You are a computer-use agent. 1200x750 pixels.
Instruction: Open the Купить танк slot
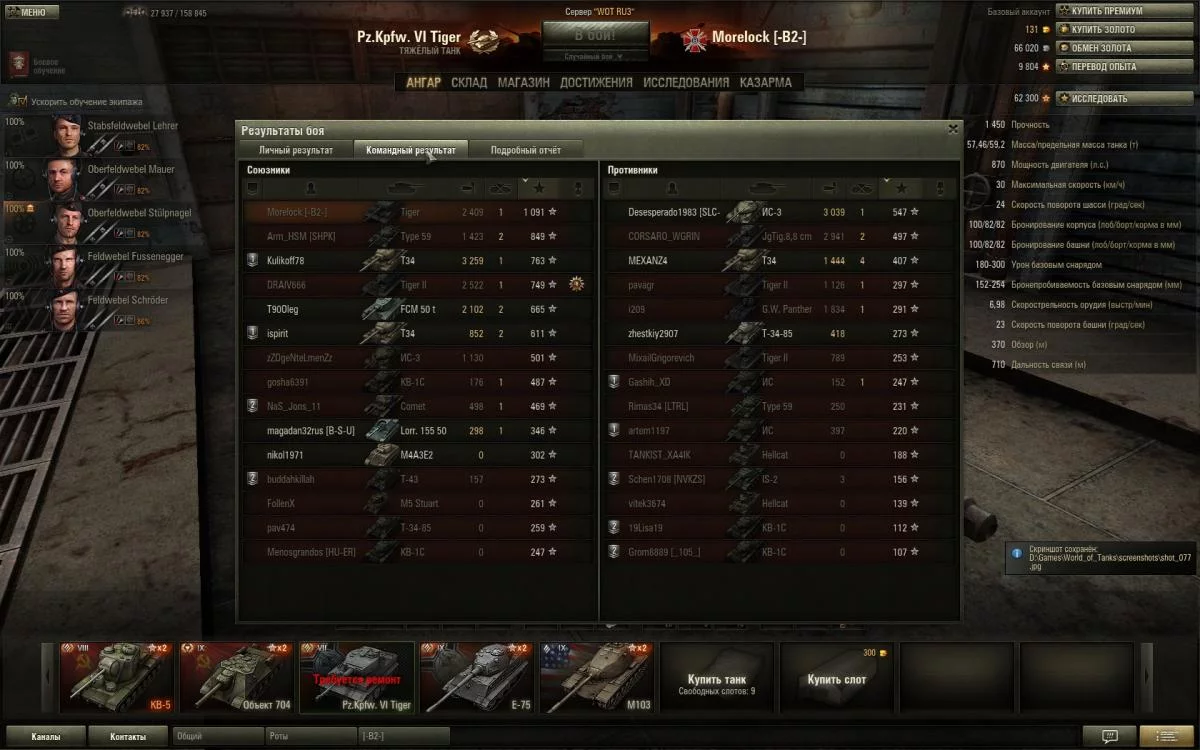point(716,683)
